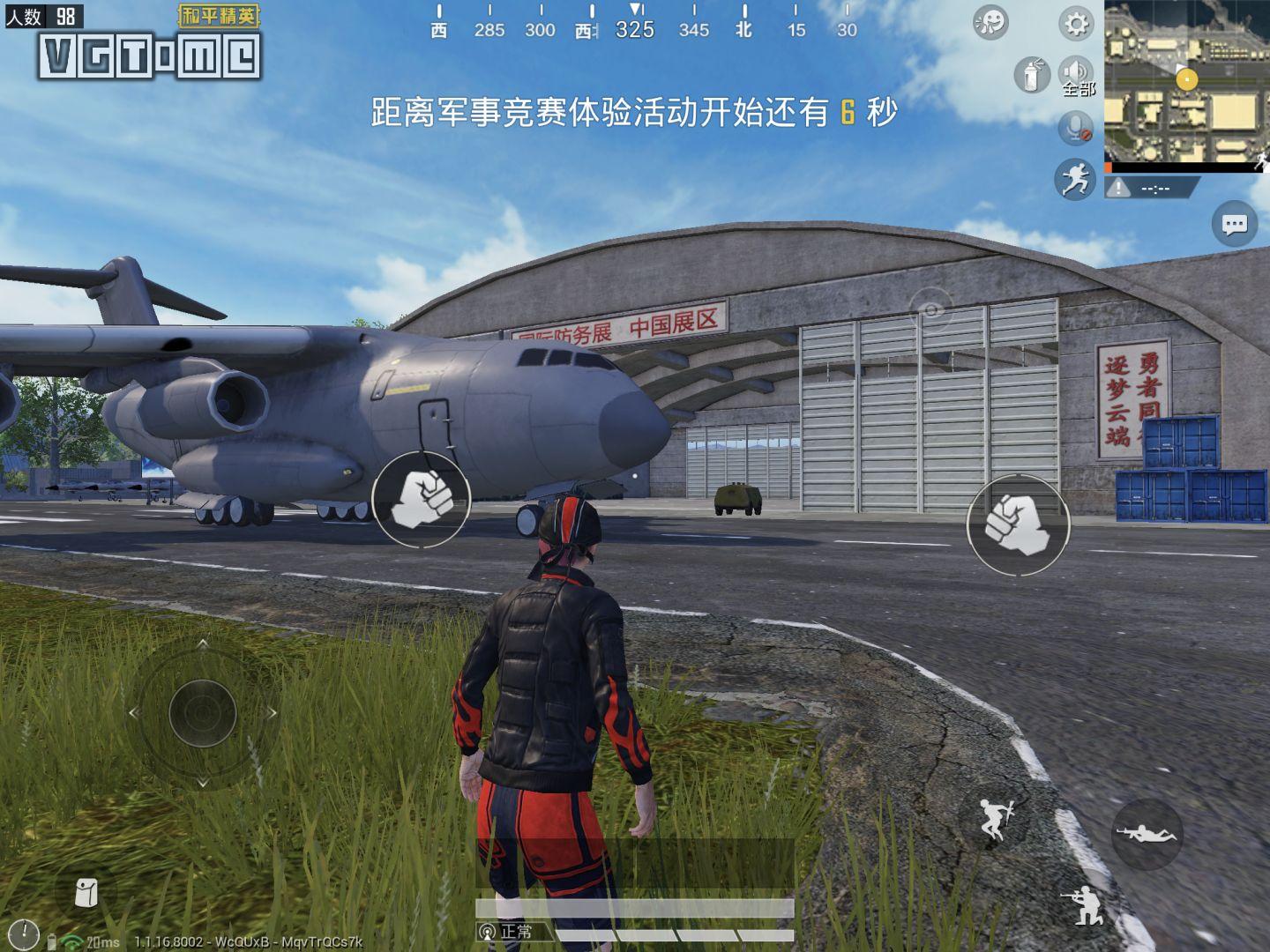Click the left fire button

click(x=422, y=502)
